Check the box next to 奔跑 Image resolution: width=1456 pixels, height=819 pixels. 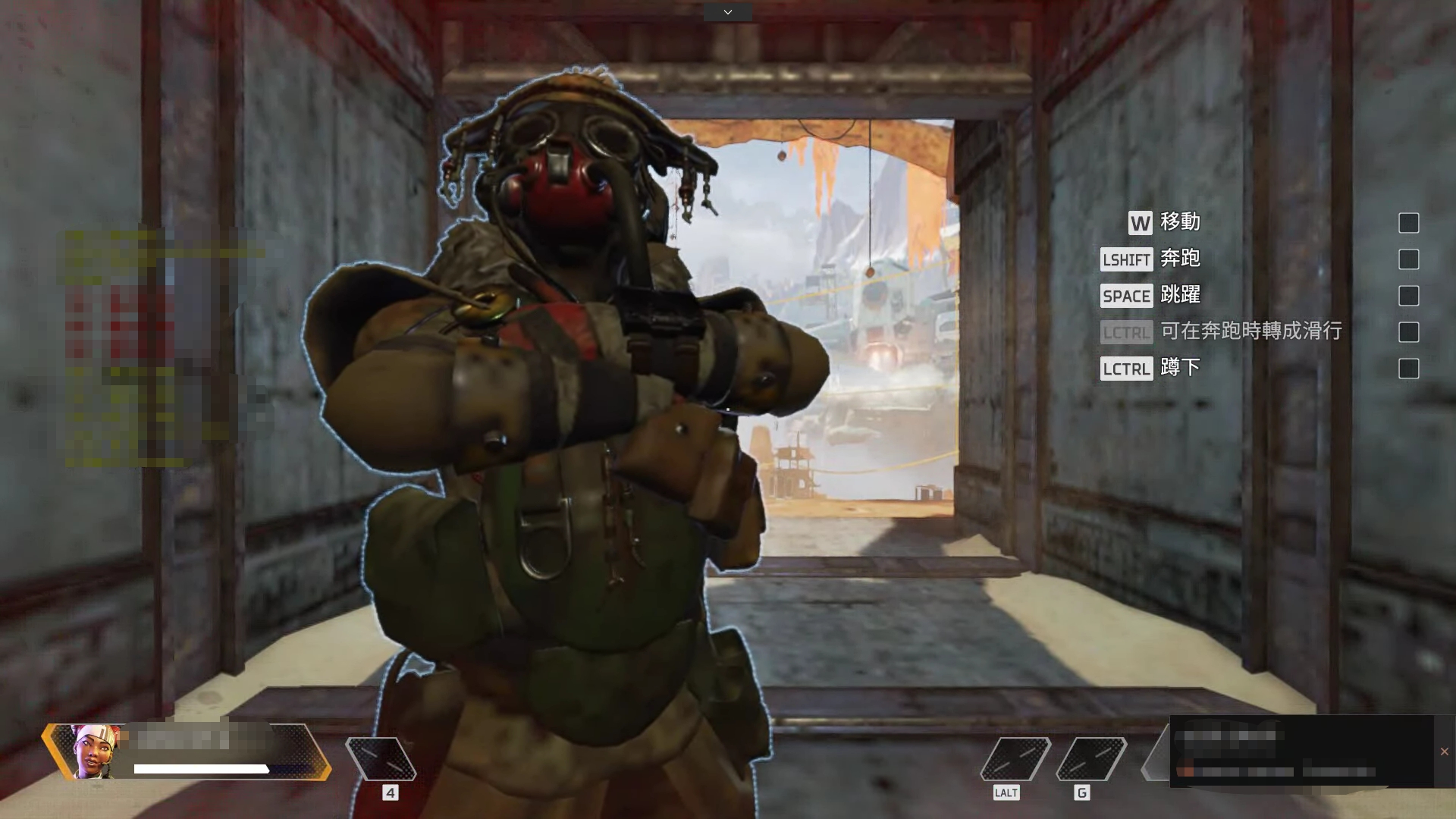click(1408, 259)
